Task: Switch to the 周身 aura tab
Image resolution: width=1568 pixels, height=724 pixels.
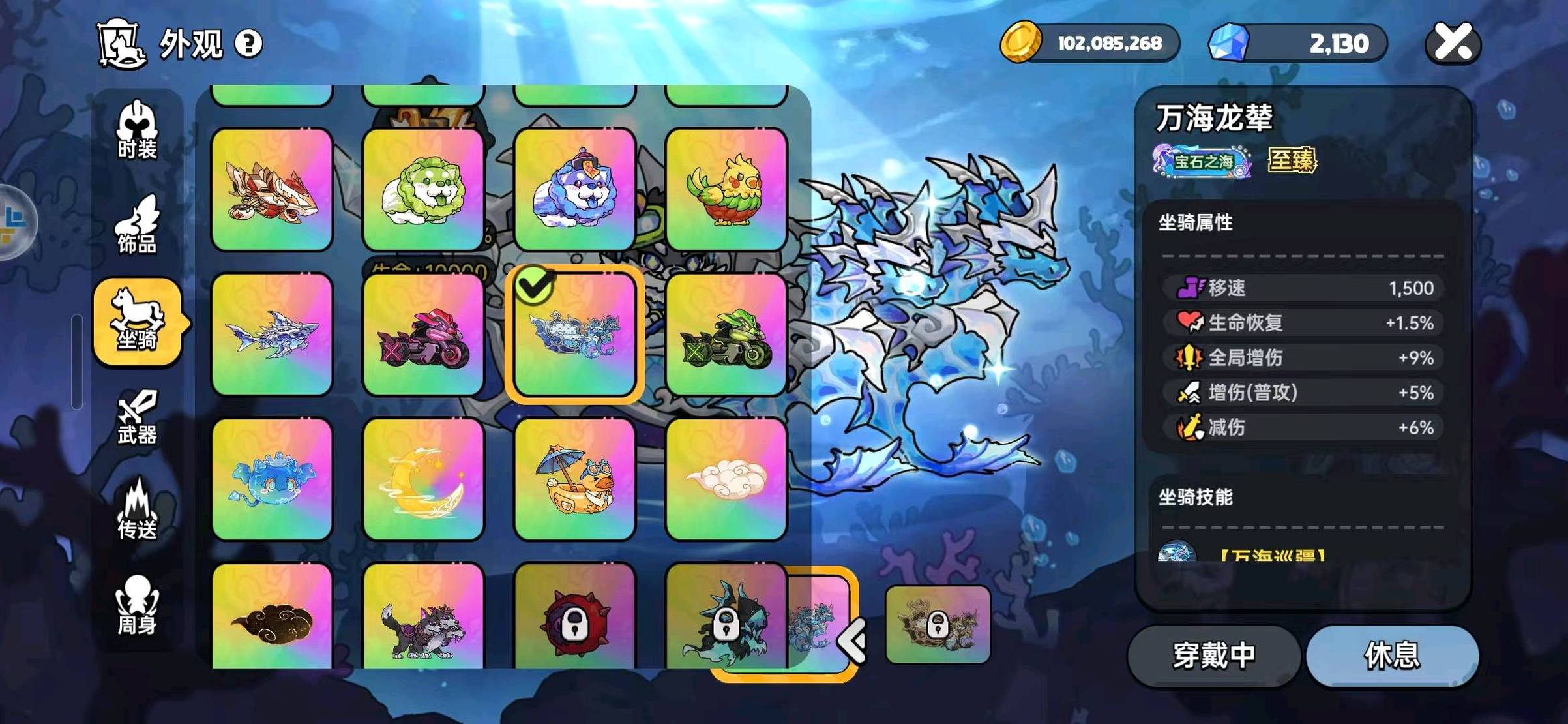Action: (137, 605)
